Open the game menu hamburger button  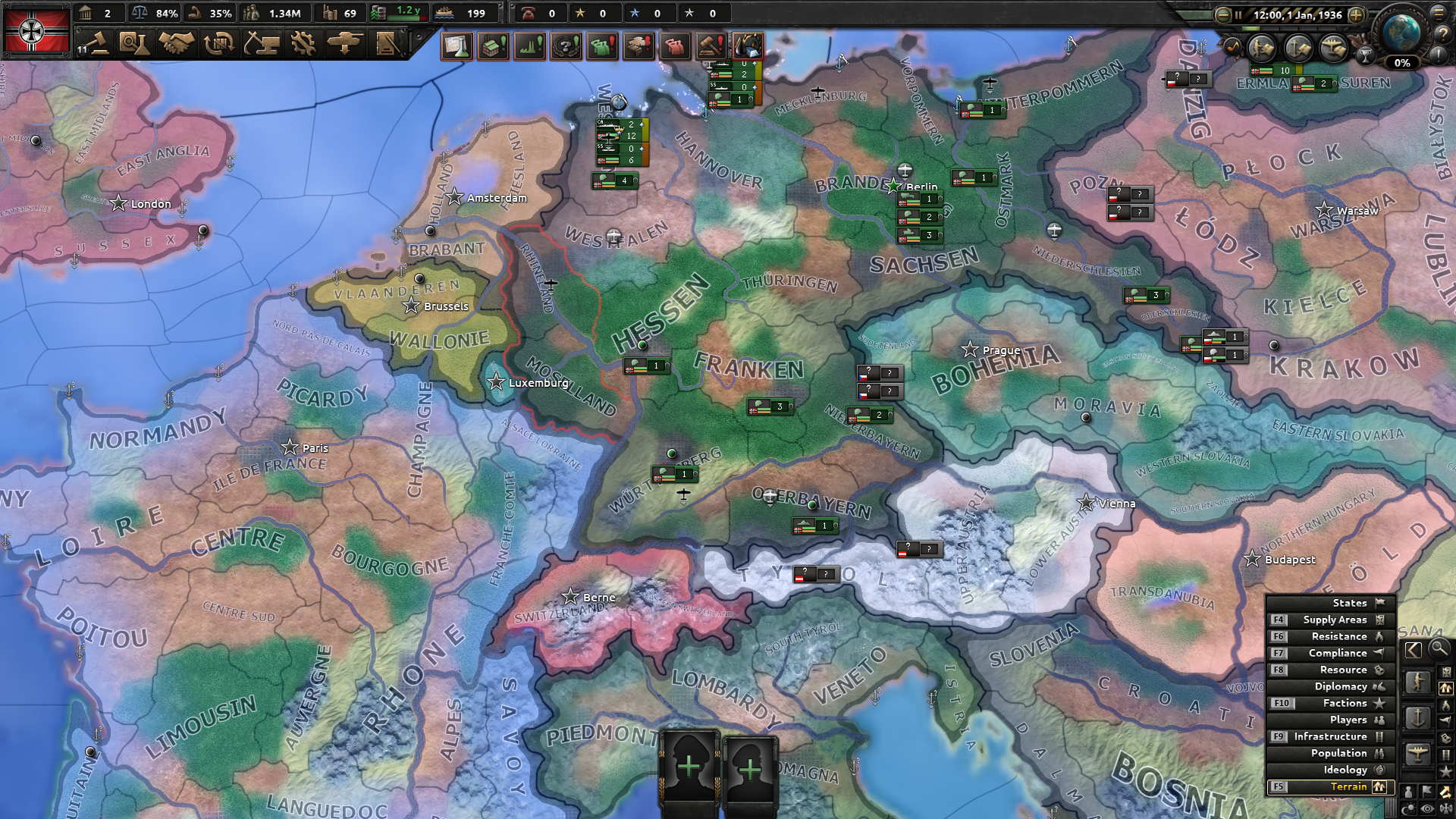pos(1439,15)
